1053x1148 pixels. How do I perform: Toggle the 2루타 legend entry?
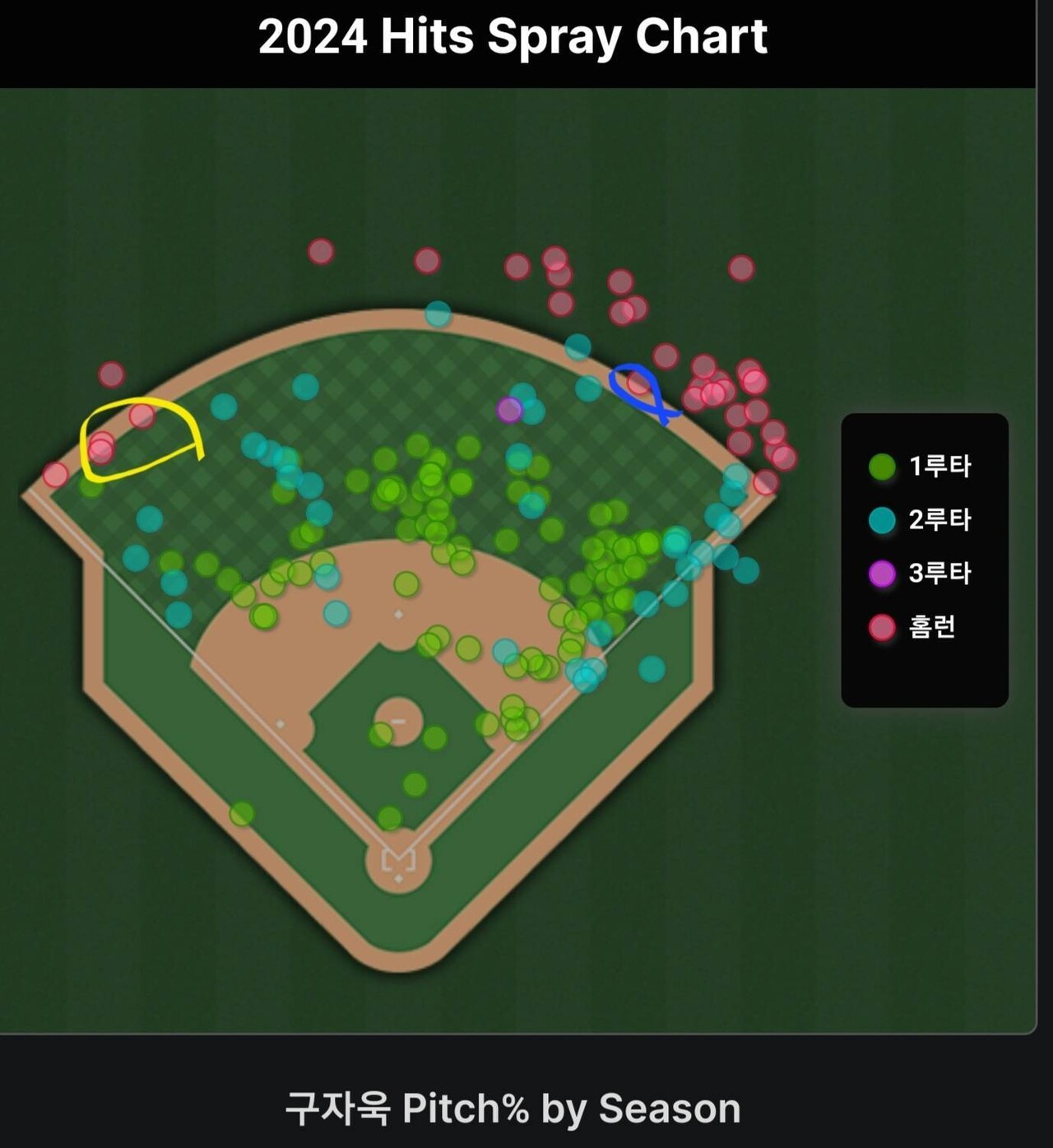(921, 520)
